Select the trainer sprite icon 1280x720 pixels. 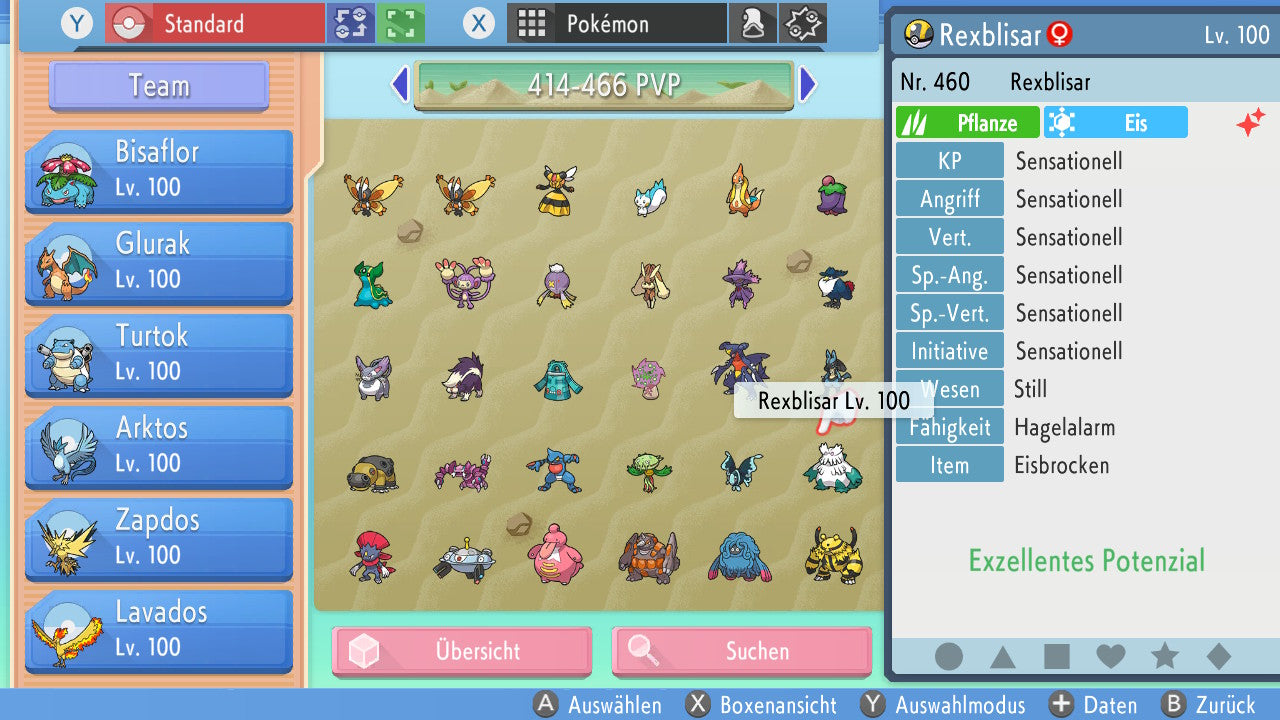pyautogui.click(x=753, y=22)
